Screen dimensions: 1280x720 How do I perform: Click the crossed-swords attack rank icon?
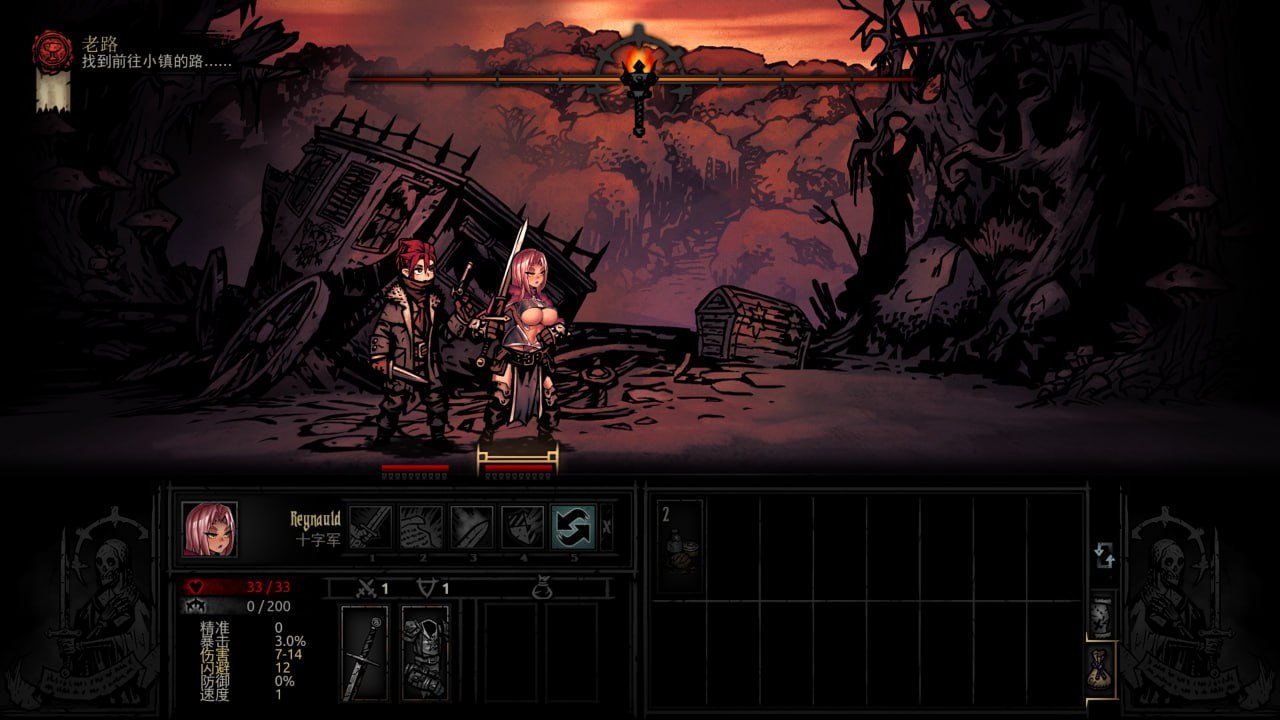pyautogui.click(x=366, y=586)
